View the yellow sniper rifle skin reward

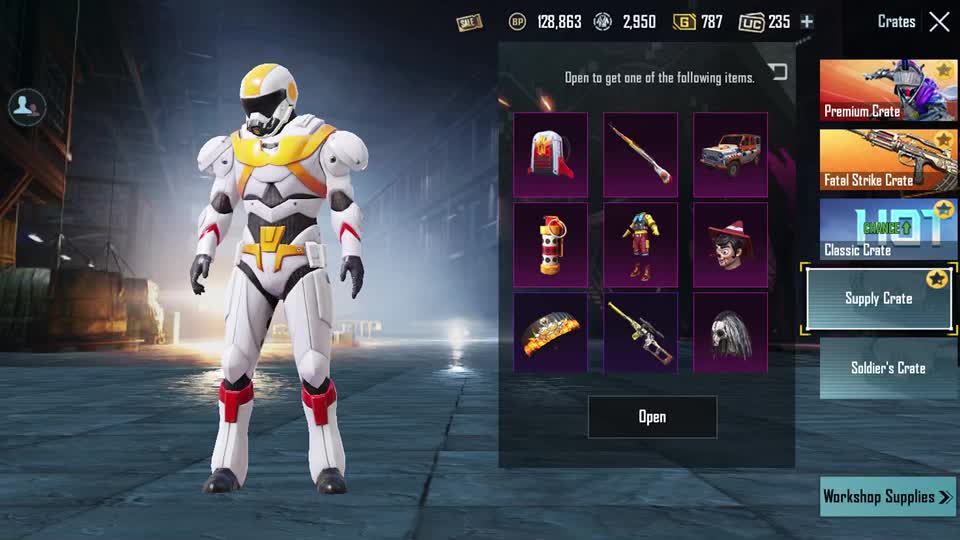pos(640,333)
